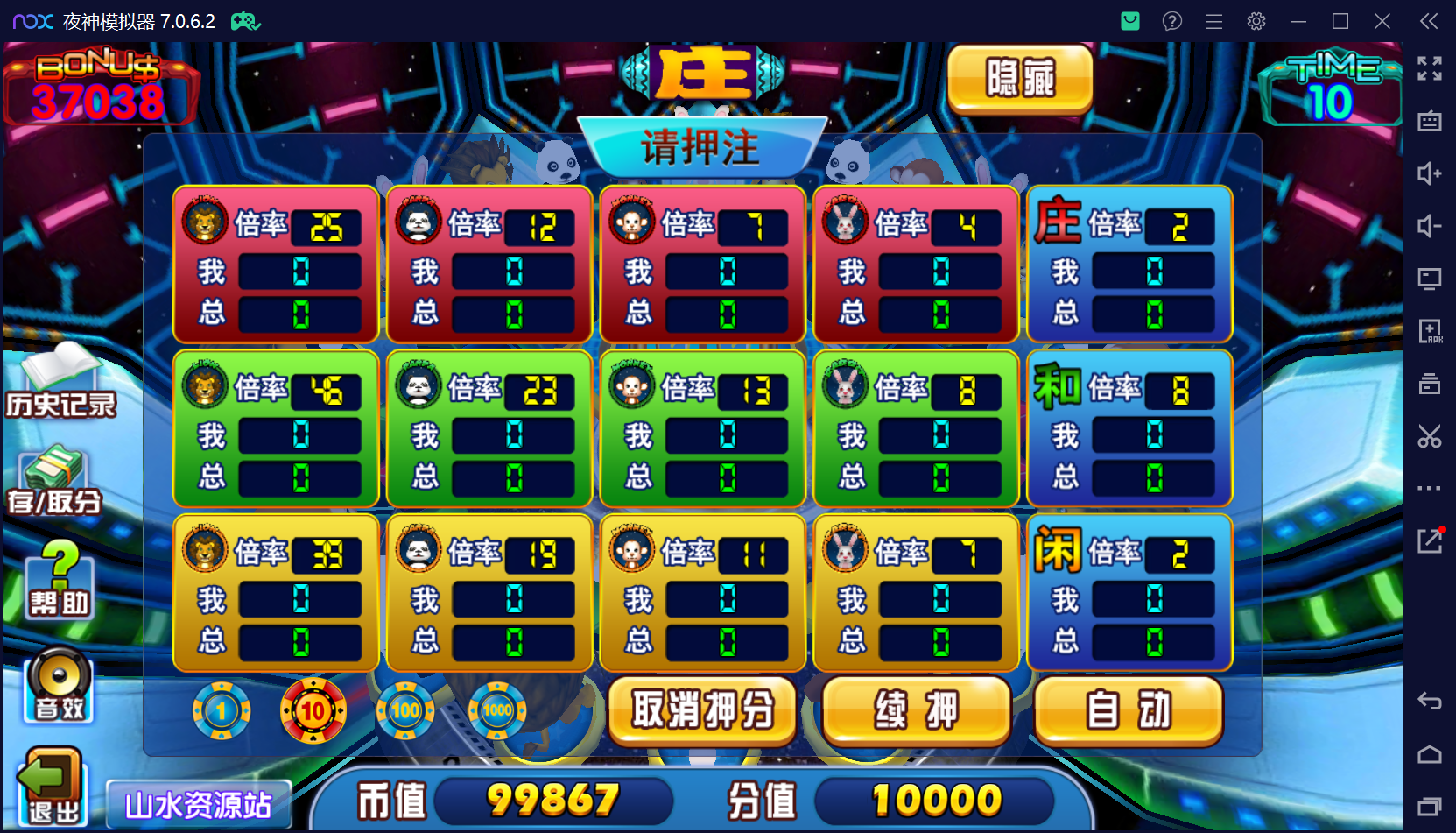The image size is (1456, 833).
Task: Enable 自动 automatic betting mode
Action: 1128,711
